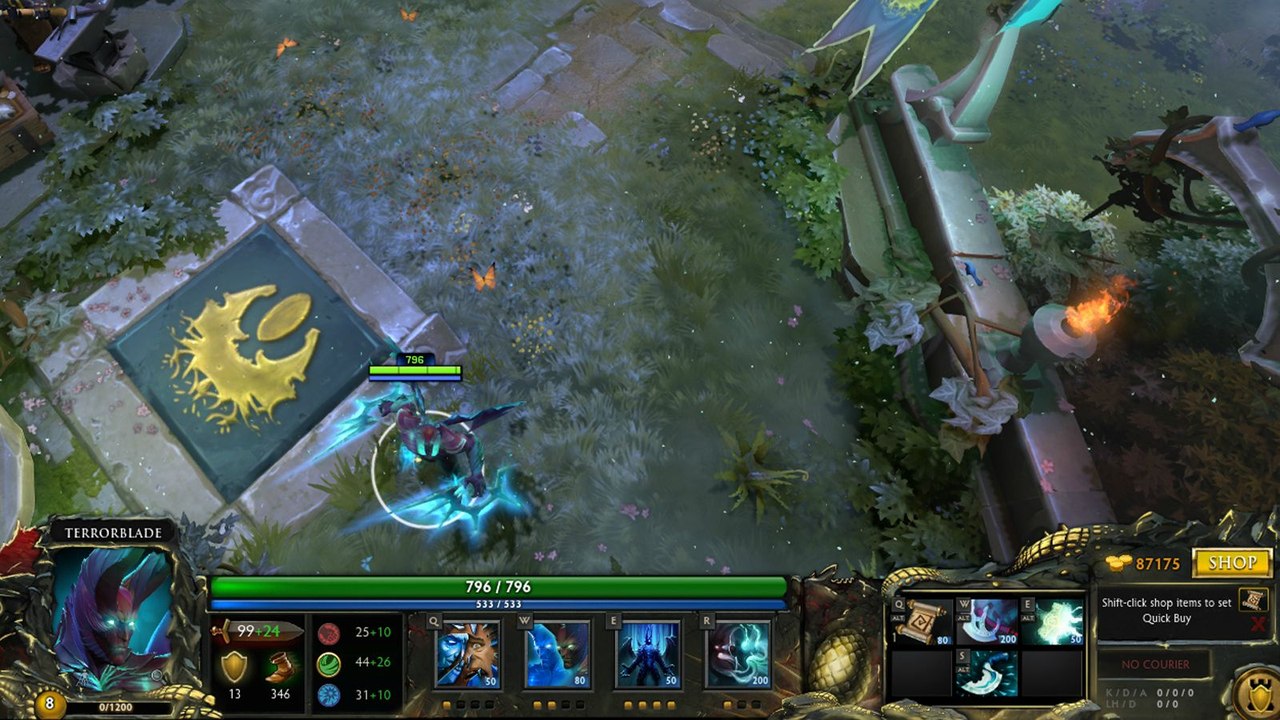This screenshot has width=1280, height=720.
Task: Activate the Conjure Image ability
Action: tap(558, 654)
